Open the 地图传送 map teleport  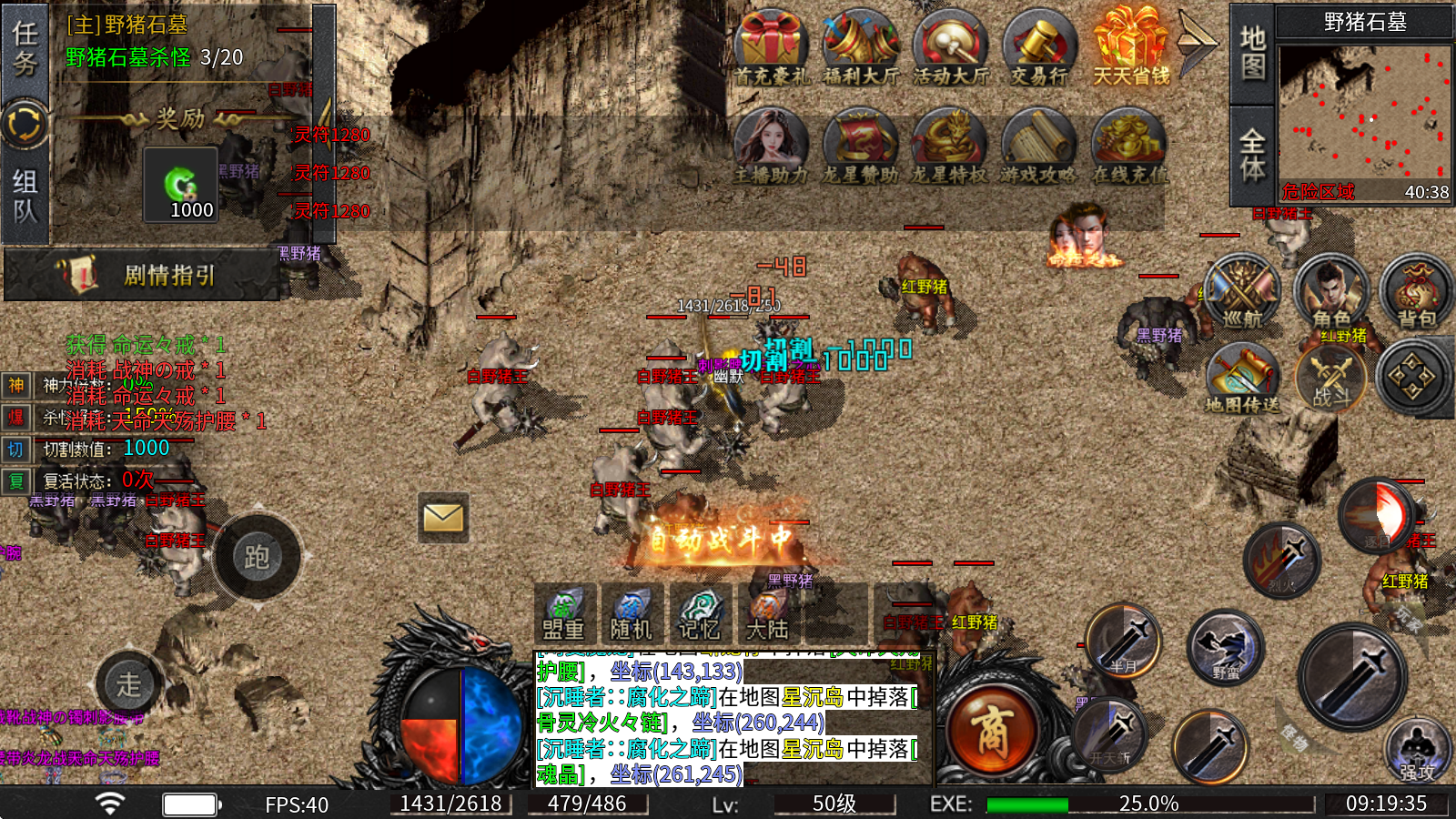point(1242,379)
